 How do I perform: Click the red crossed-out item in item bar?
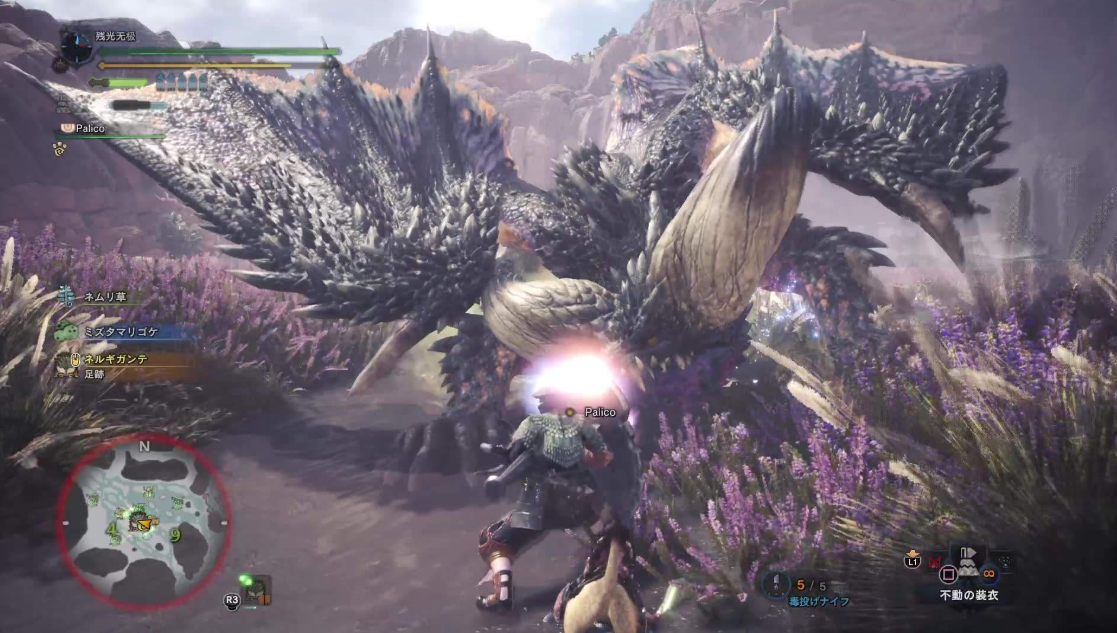(x=933, y=562)
